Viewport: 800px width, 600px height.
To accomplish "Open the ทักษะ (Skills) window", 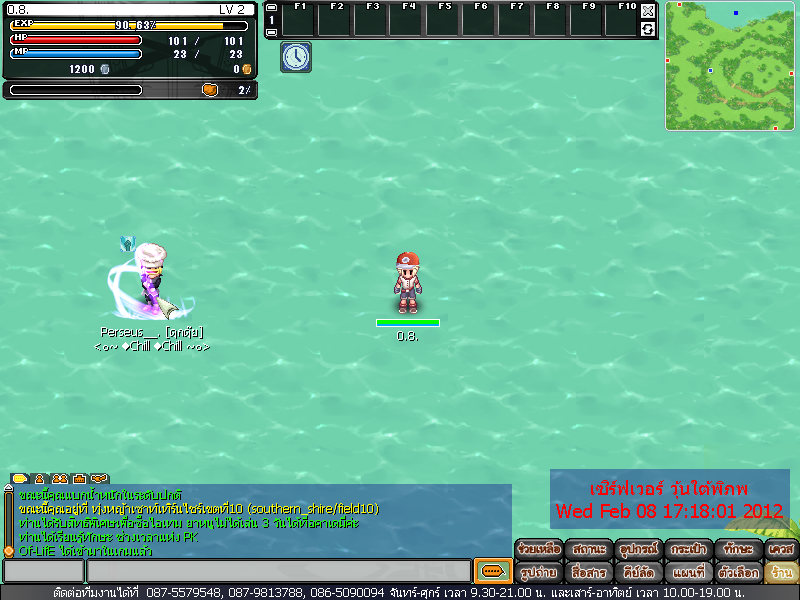I will pos(738,549).
